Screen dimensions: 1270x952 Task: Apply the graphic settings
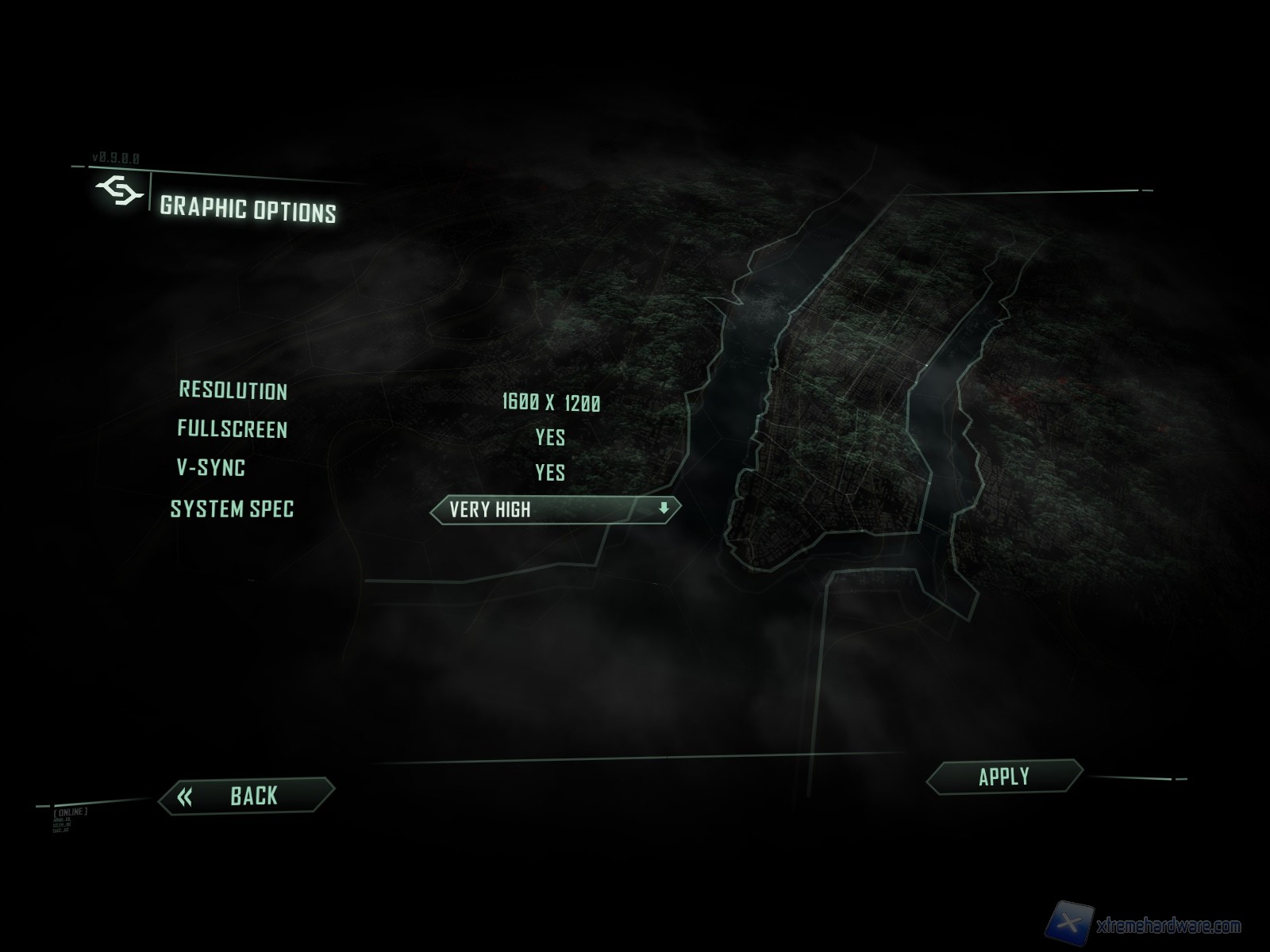click(1004, 777)
